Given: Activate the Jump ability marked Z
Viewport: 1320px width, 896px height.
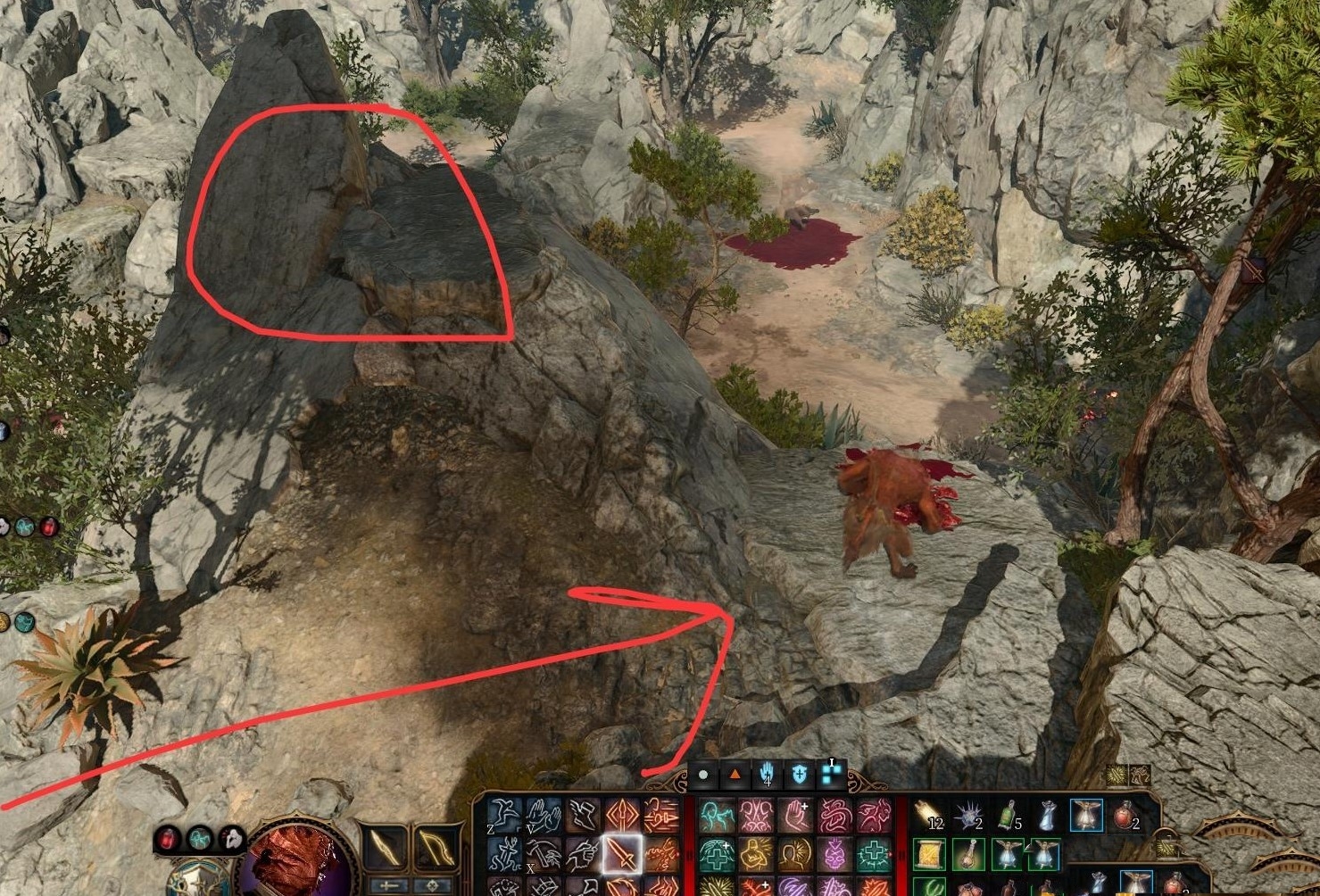Looking at the screenshot, I should pyautogui.click(x=505, y=816).
